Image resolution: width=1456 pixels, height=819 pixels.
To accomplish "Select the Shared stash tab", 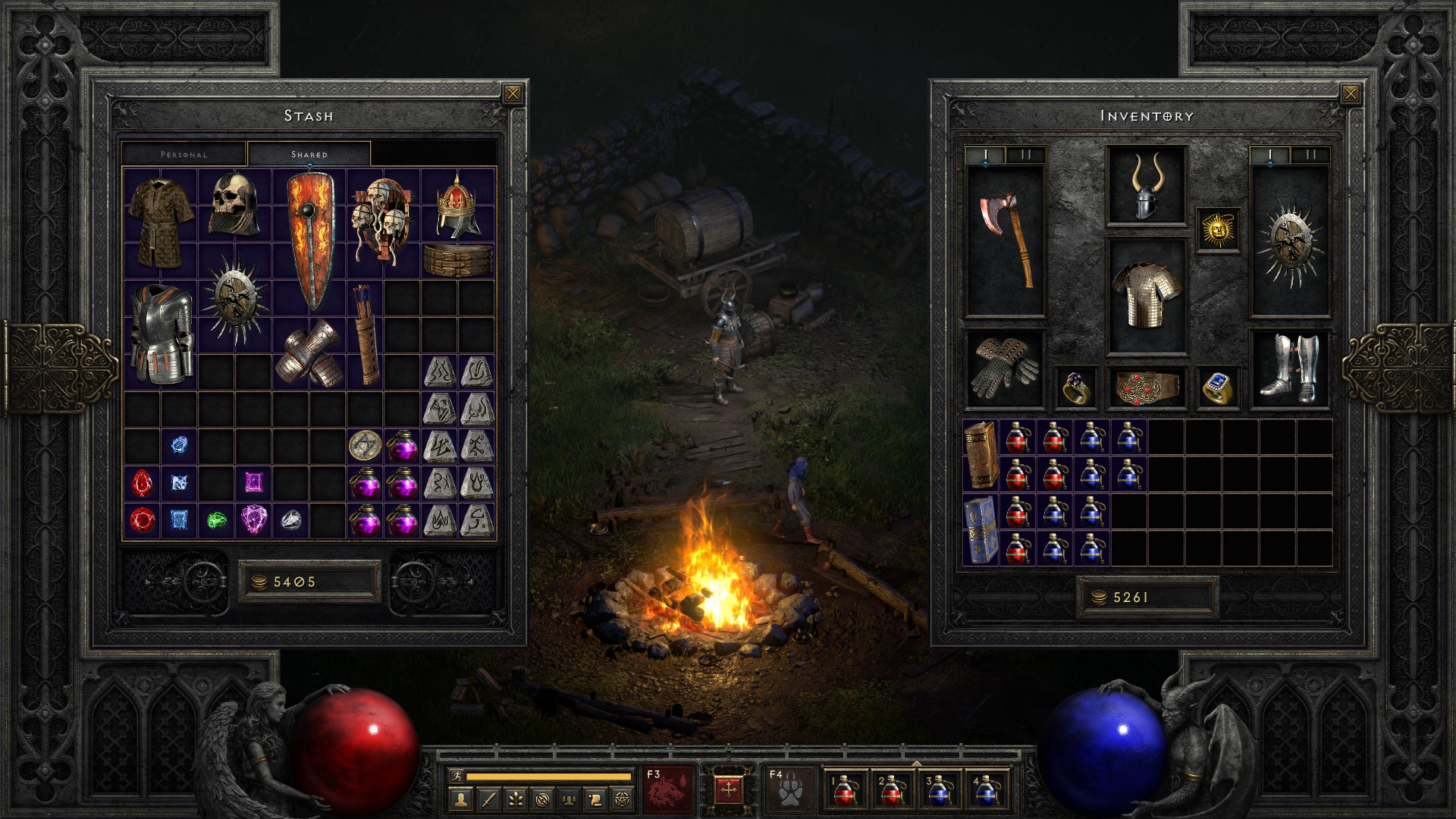I will point(309,154).
